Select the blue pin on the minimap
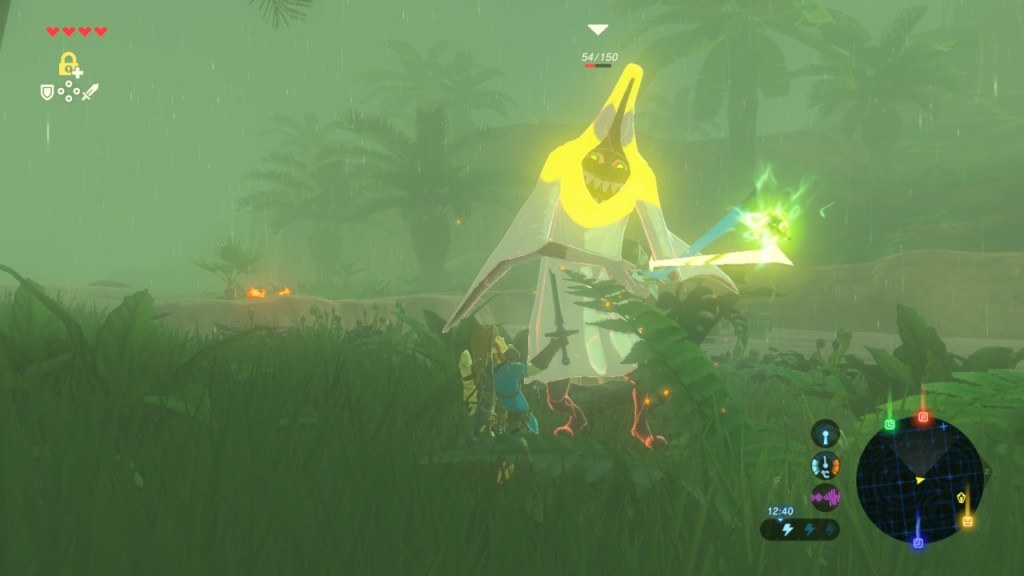1024x576 pixels. point(918,542)
